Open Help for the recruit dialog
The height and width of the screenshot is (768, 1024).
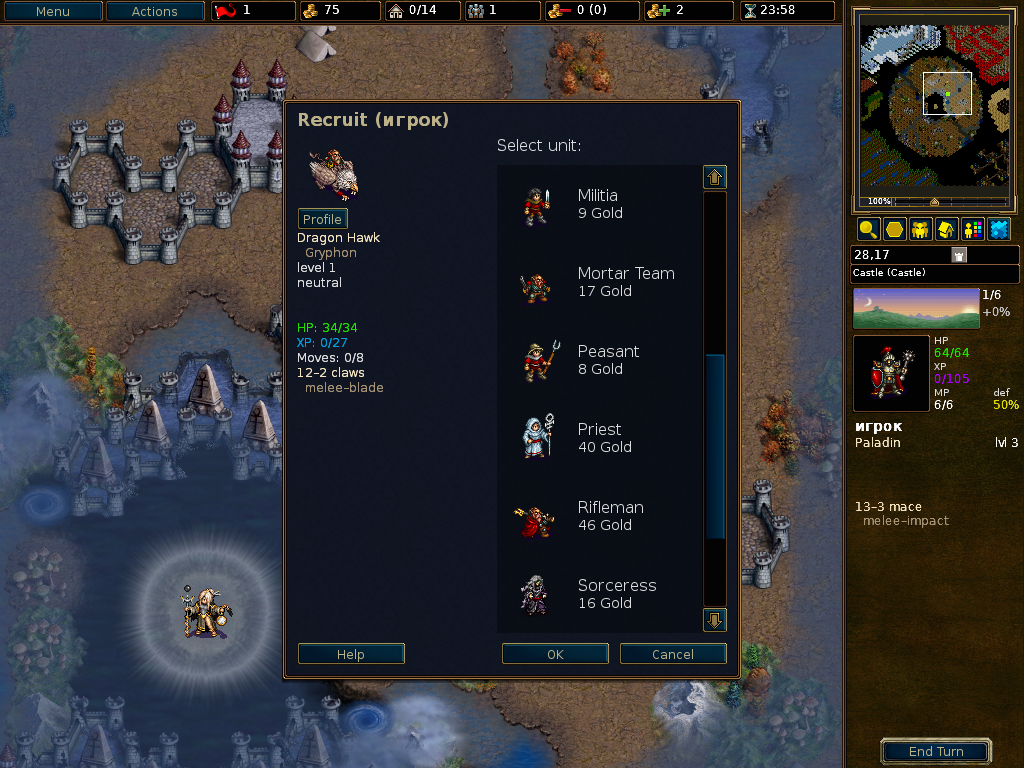point(351,654)
